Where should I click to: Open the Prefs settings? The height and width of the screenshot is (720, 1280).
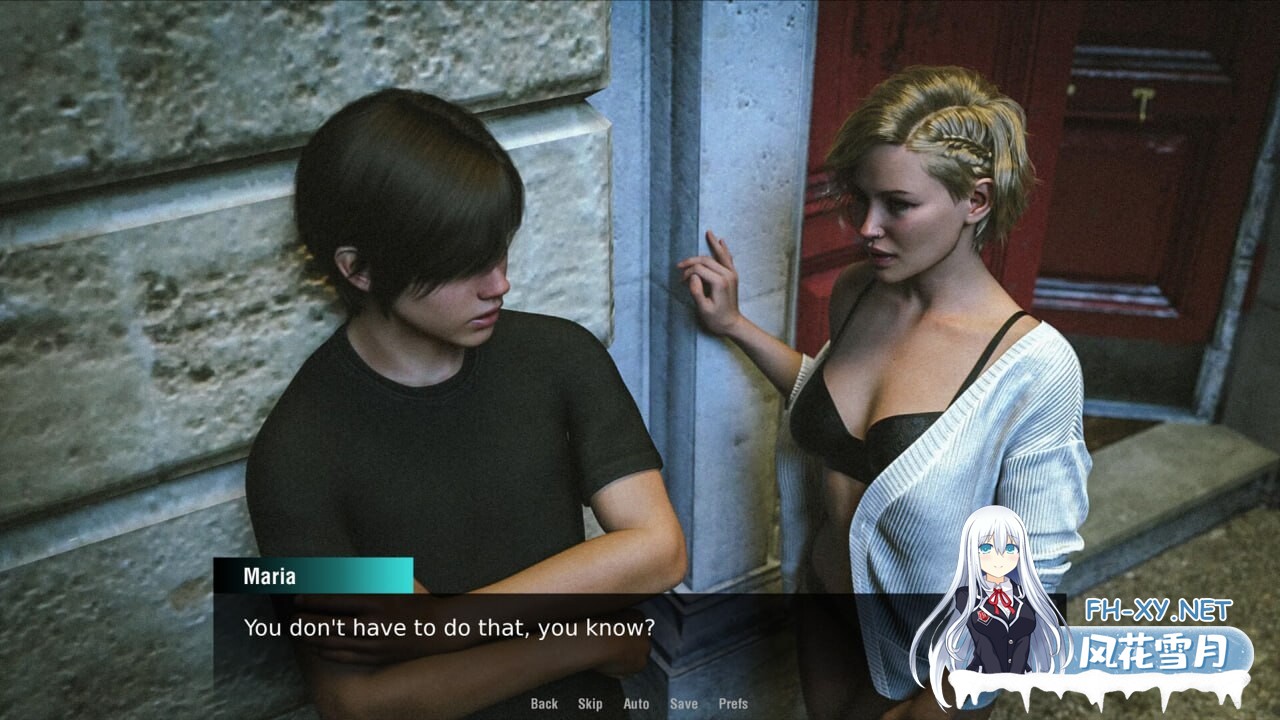click(x=733, y=704)
